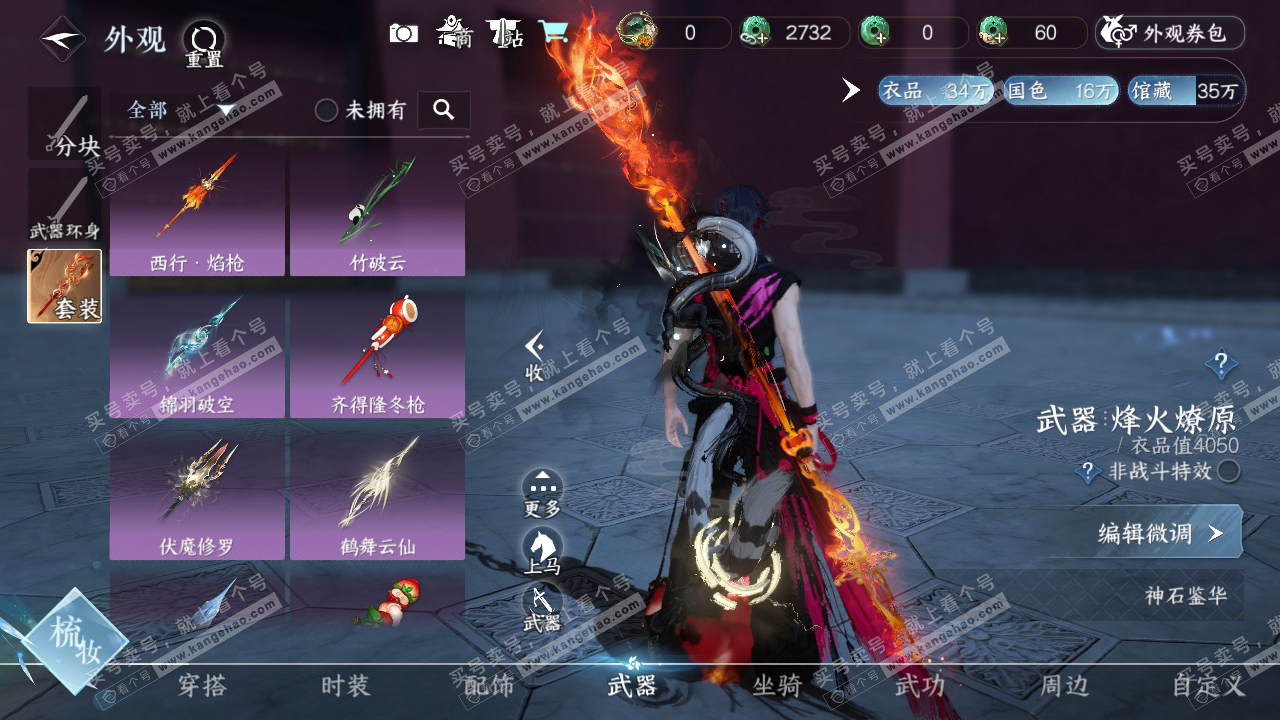Open the shopping cart
This screenshot has height=720, width=1280.
[552, 33]
